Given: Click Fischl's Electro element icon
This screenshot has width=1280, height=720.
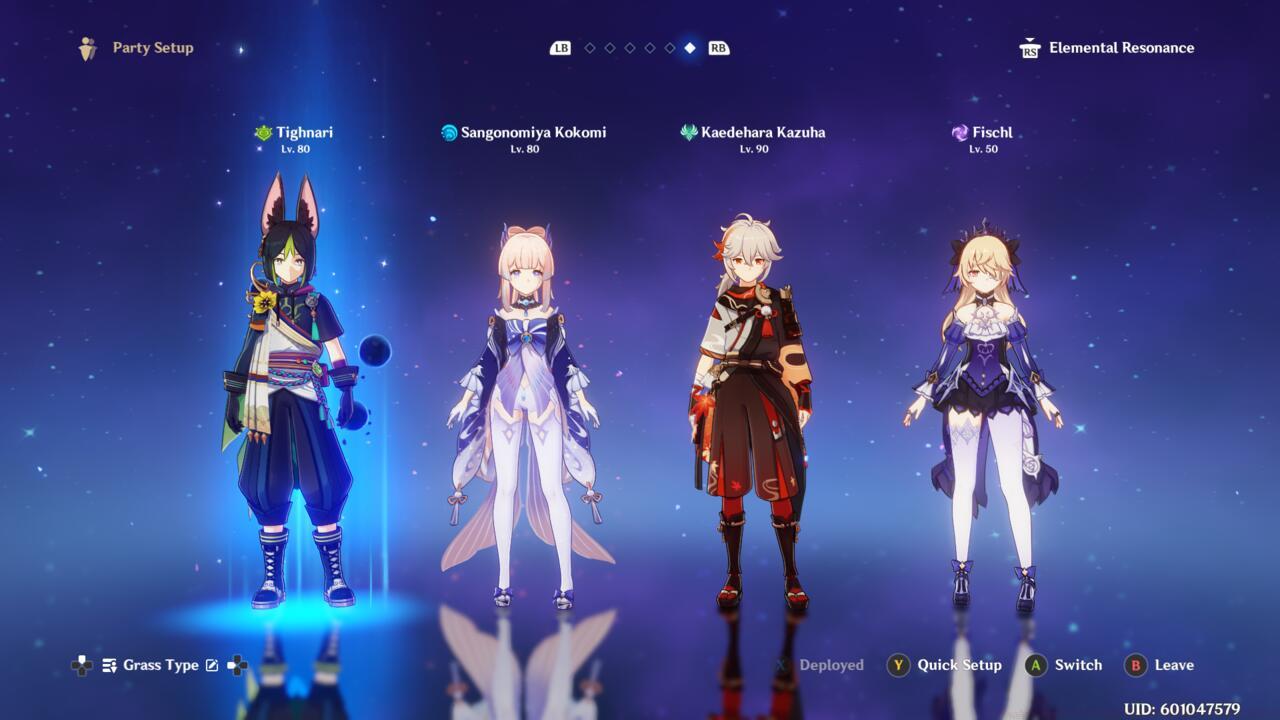Looking at the screenshot, I should pos(958,132).
